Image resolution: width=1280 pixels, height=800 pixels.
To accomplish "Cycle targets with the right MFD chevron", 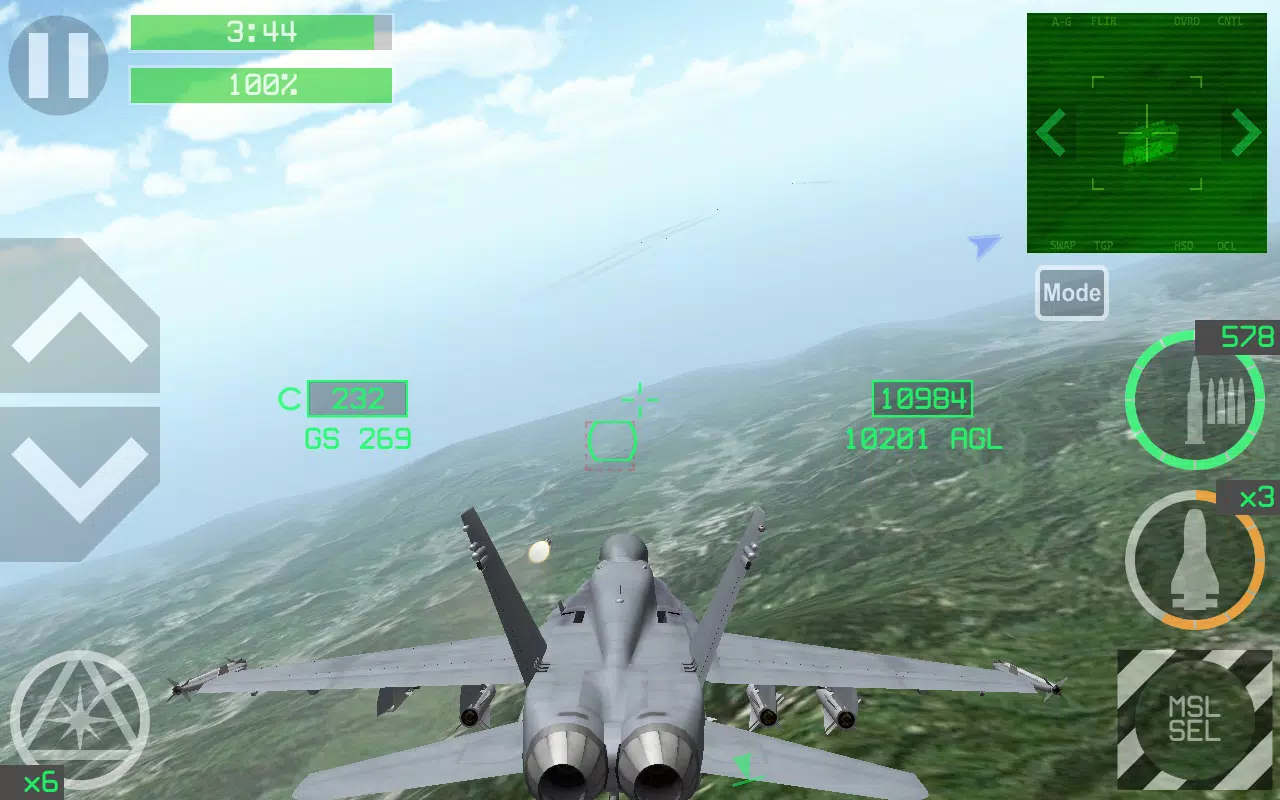I will point(1246,133).
